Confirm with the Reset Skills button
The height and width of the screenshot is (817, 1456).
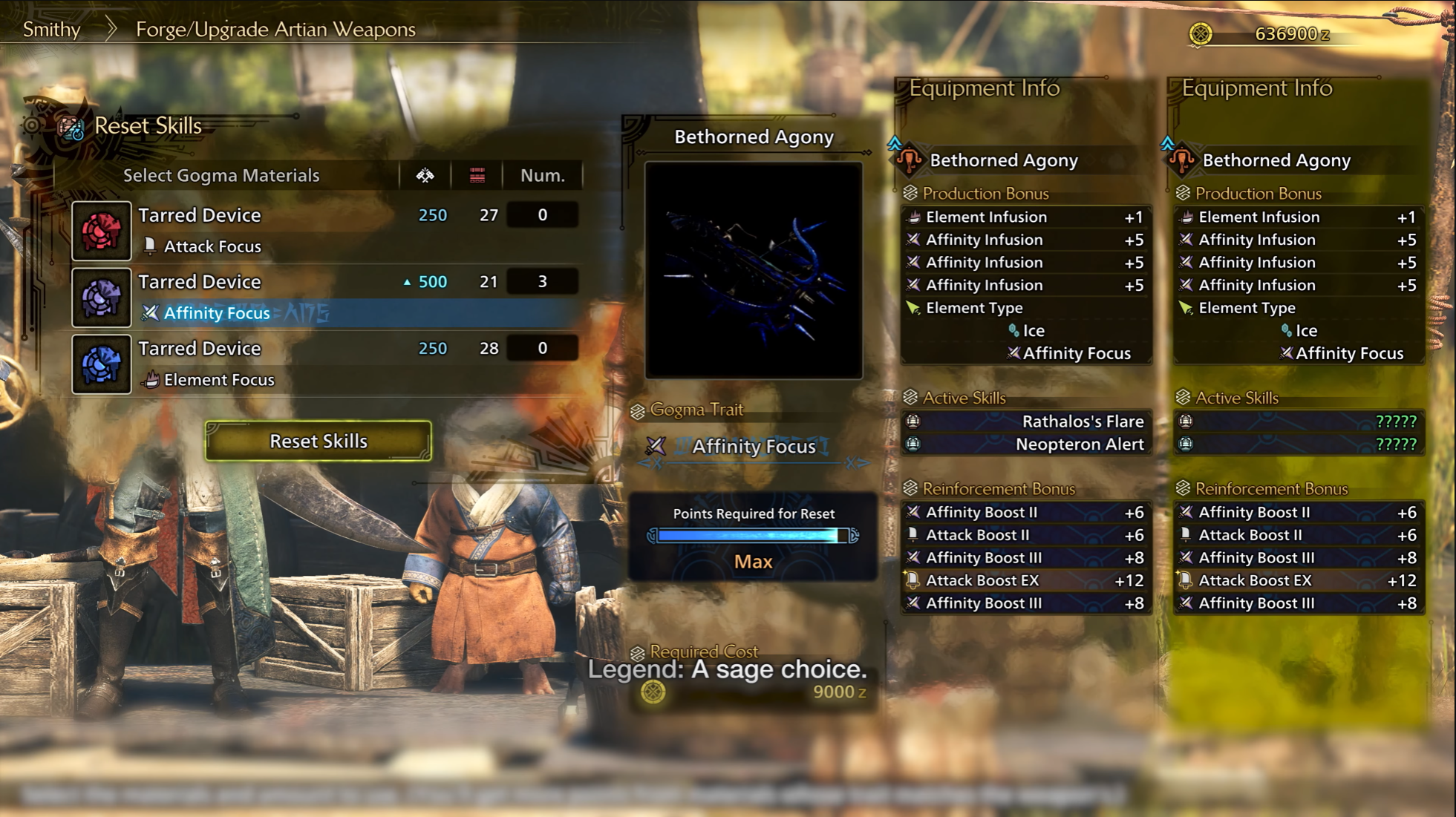point(318,441)
